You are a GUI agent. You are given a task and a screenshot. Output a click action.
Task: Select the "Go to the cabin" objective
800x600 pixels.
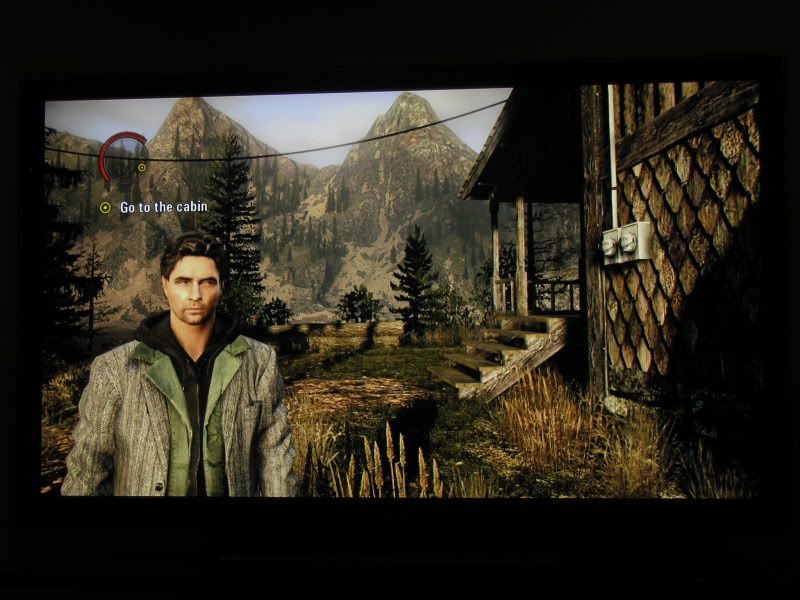(x=156, y=208)
